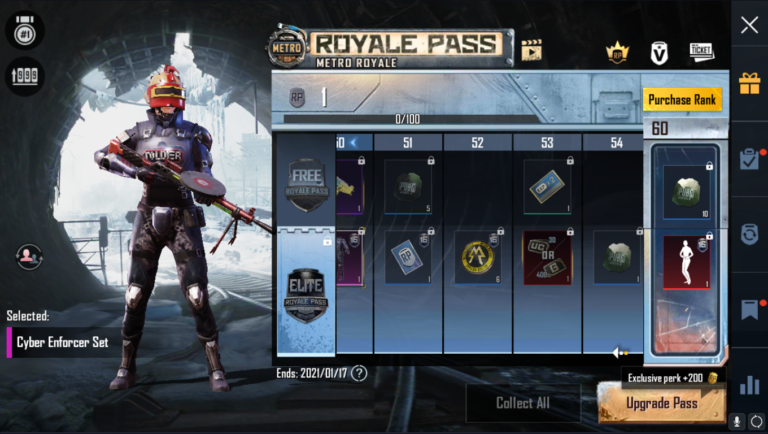The height and width of the screenshot is (434, 768).
Task: Select the yellow M emblem elite reward at rank 52
Action: (478, 257)
